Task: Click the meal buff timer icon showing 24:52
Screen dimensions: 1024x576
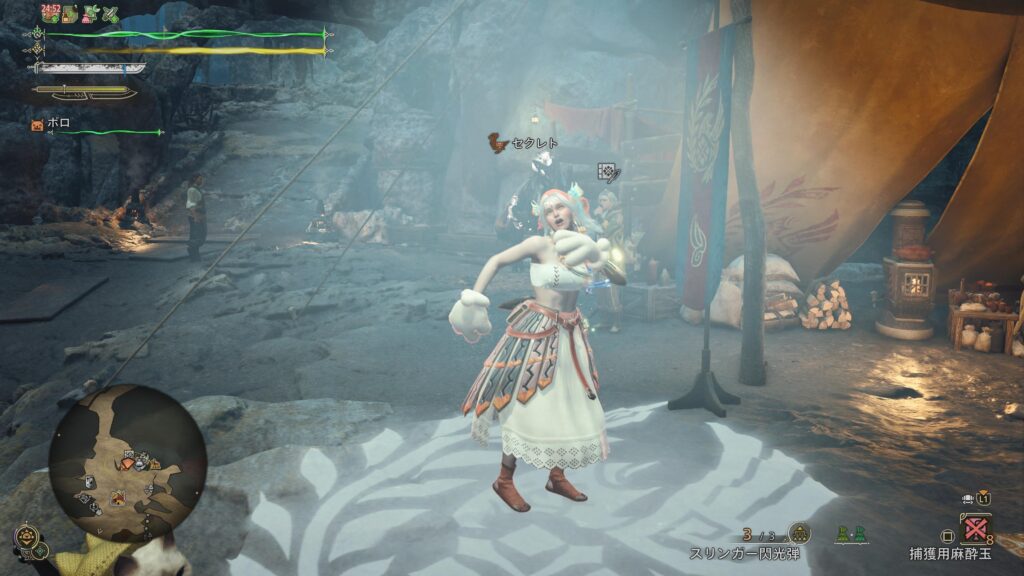Action: [x=52, y=13]
